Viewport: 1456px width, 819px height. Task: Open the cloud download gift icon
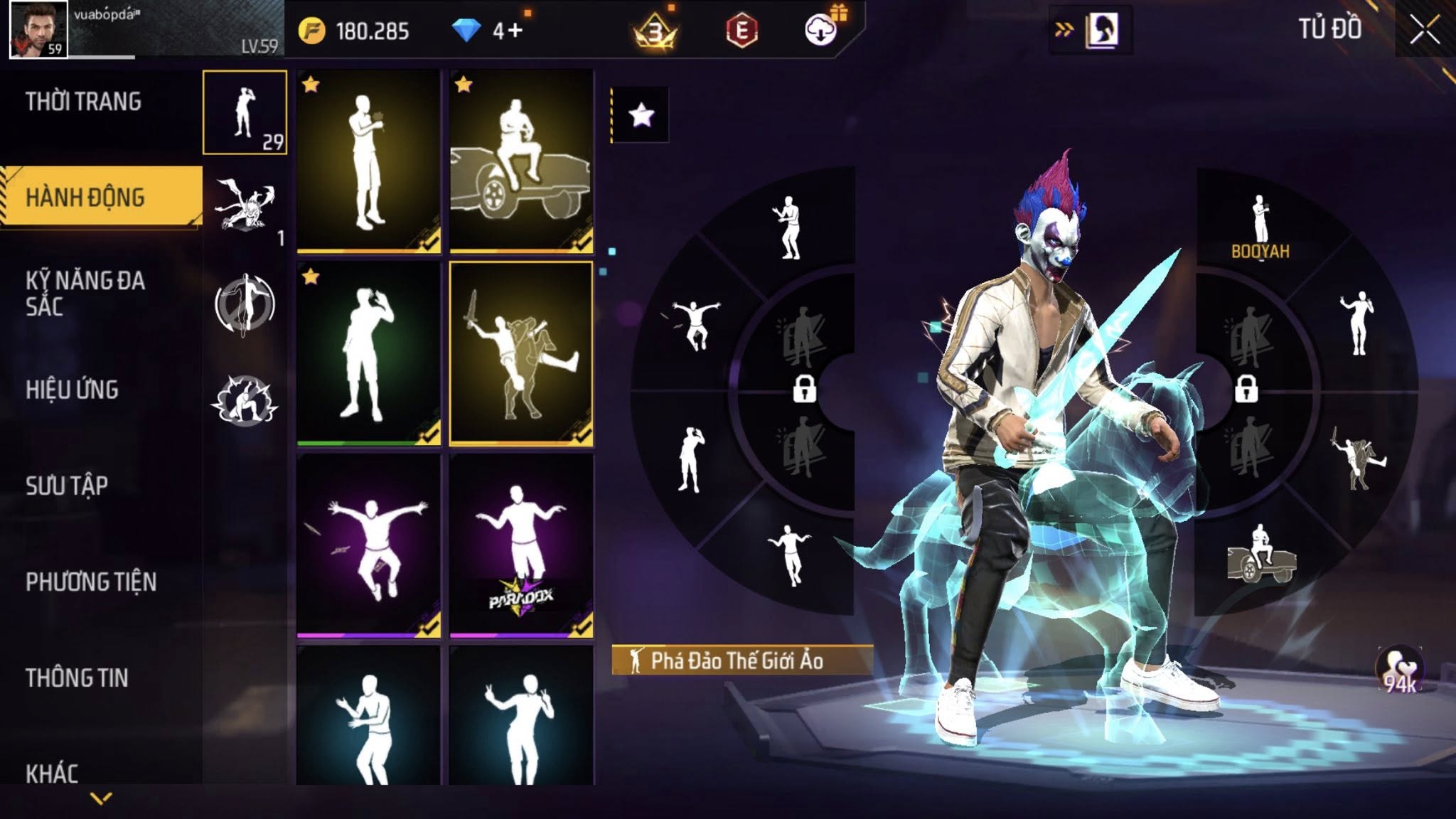coord(821,30)
